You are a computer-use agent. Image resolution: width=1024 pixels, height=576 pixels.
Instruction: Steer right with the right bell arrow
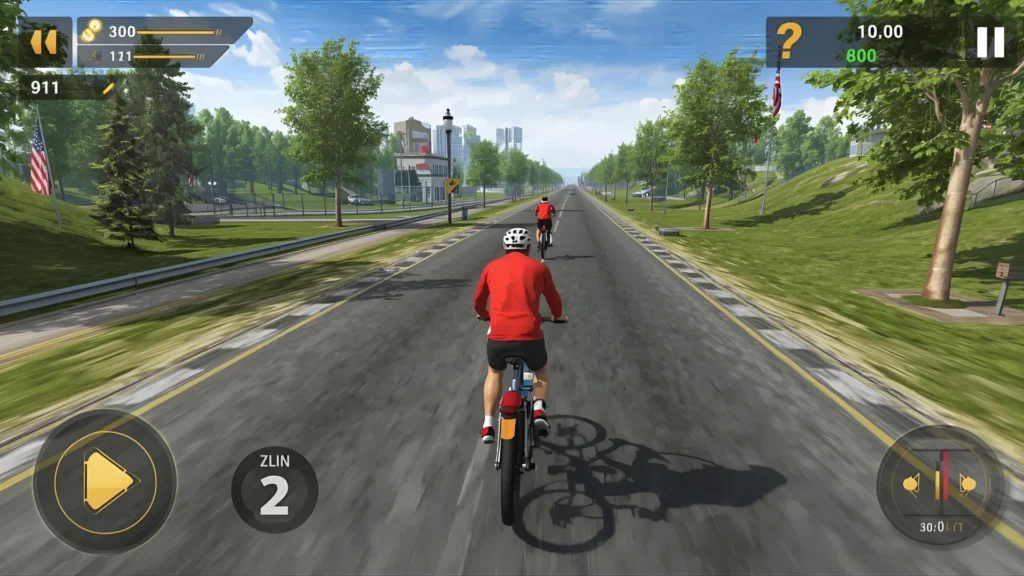pos(968,485)
